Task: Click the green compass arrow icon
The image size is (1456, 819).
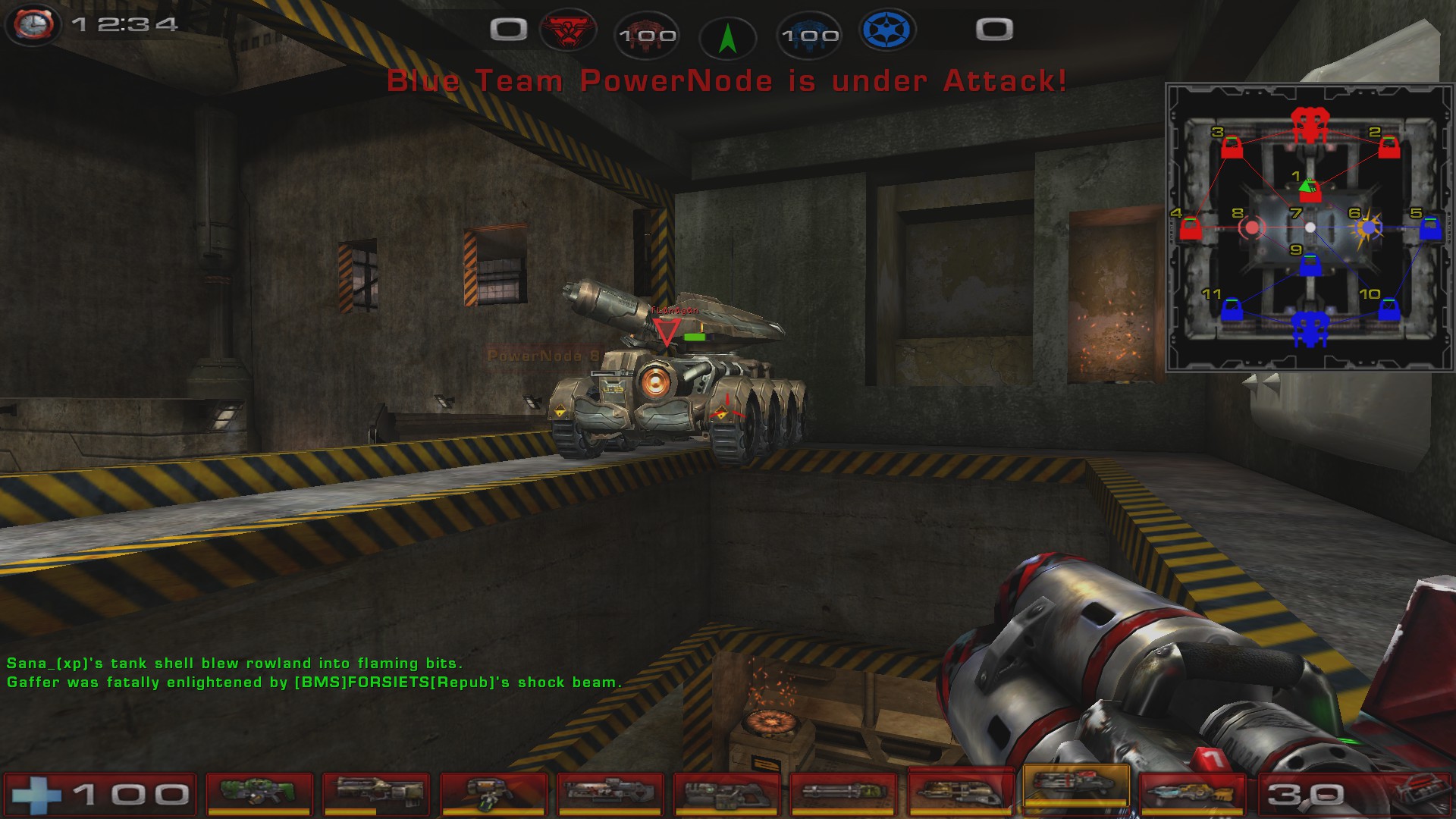Action: [727, 37]
